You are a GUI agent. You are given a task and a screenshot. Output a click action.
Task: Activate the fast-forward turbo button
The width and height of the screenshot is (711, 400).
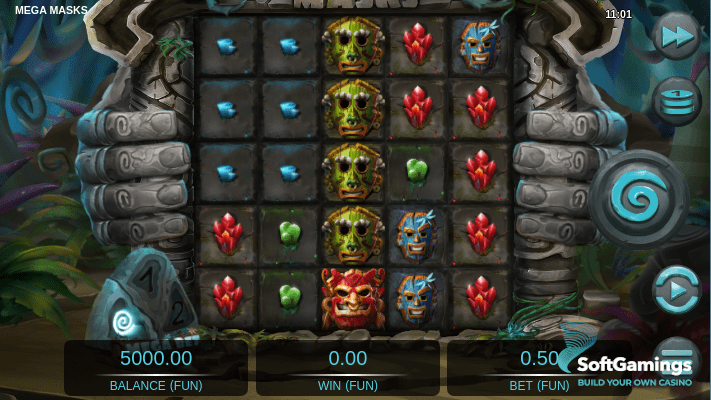[x=675, y=37]
